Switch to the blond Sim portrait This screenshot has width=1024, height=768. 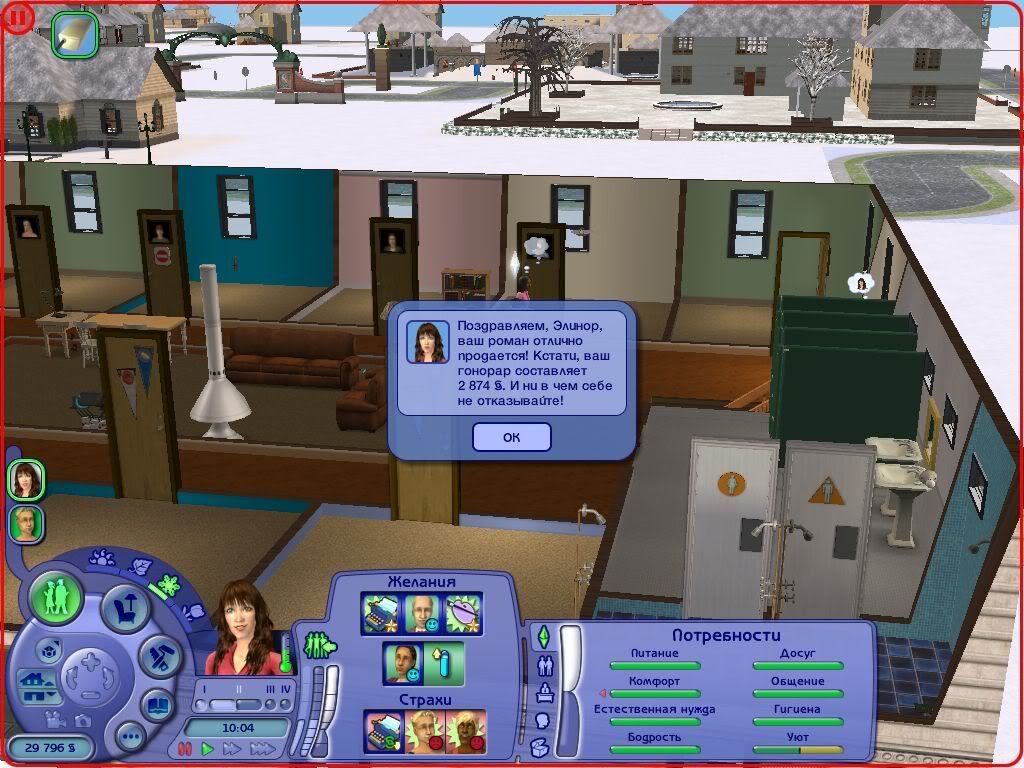[x=26, y=523]
